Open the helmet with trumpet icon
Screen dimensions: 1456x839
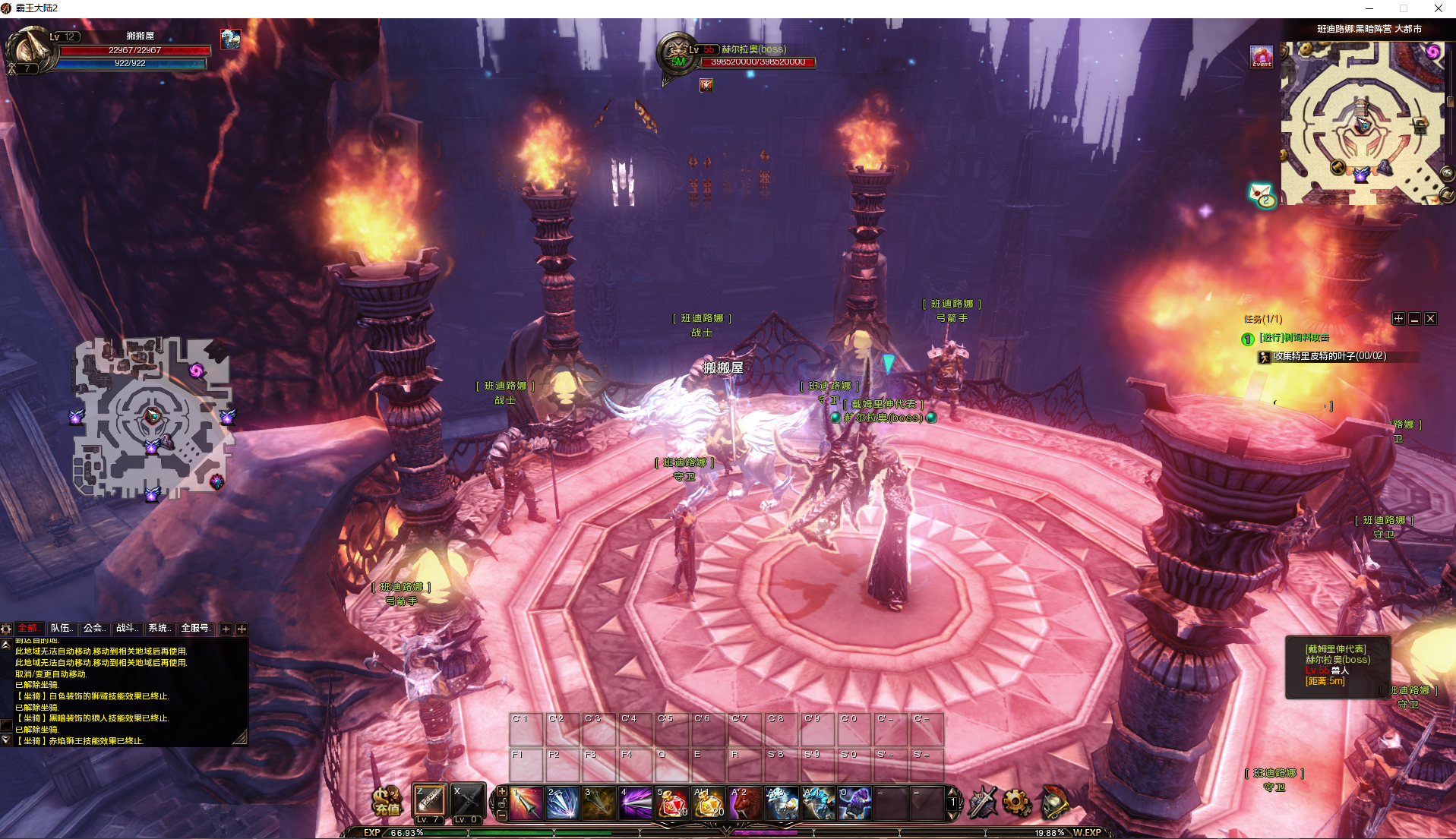click(x=1054, y=802)
